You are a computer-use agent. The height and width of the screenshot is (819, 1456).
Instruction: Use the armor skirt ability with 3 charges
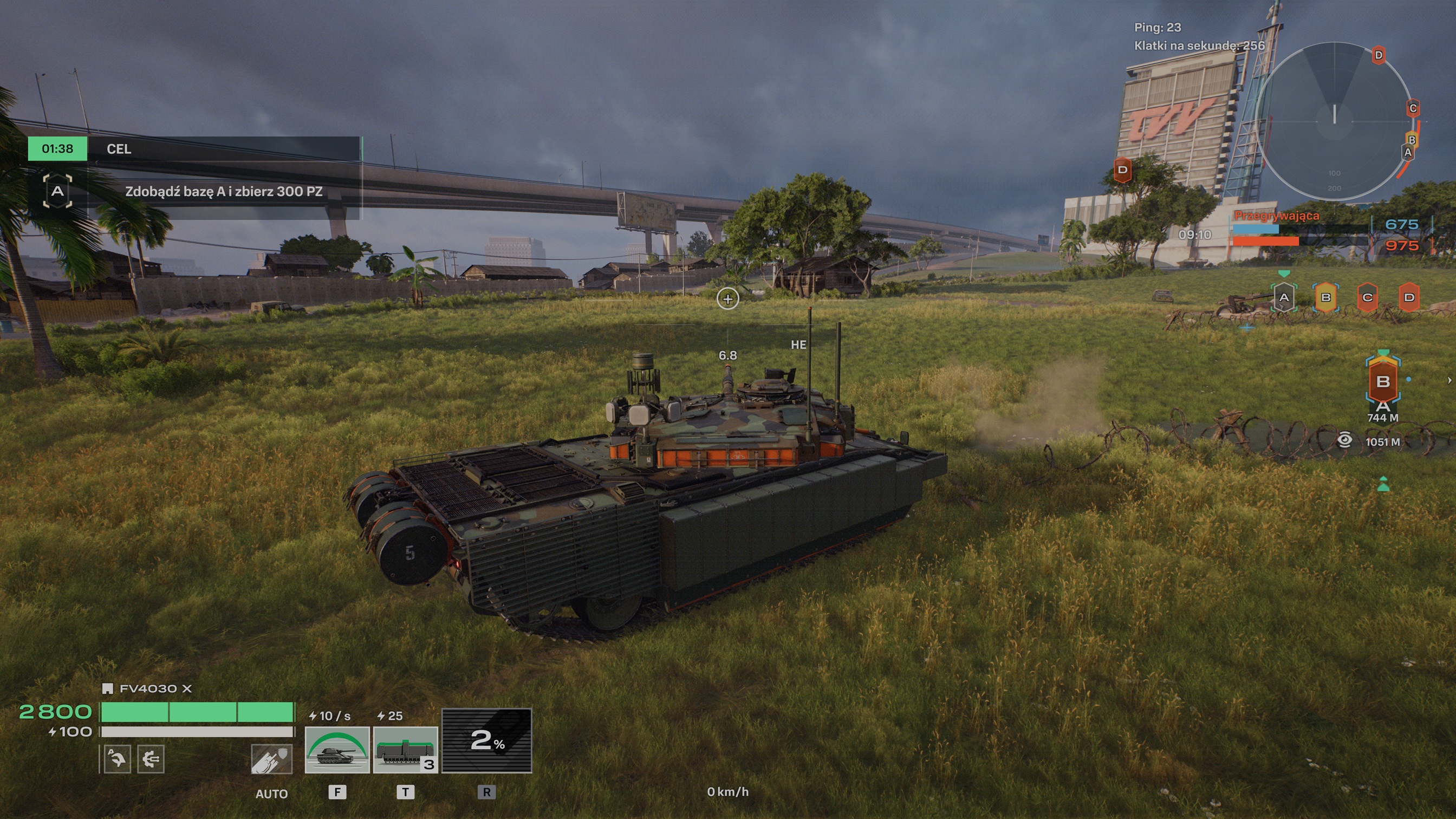pos(405,750)
